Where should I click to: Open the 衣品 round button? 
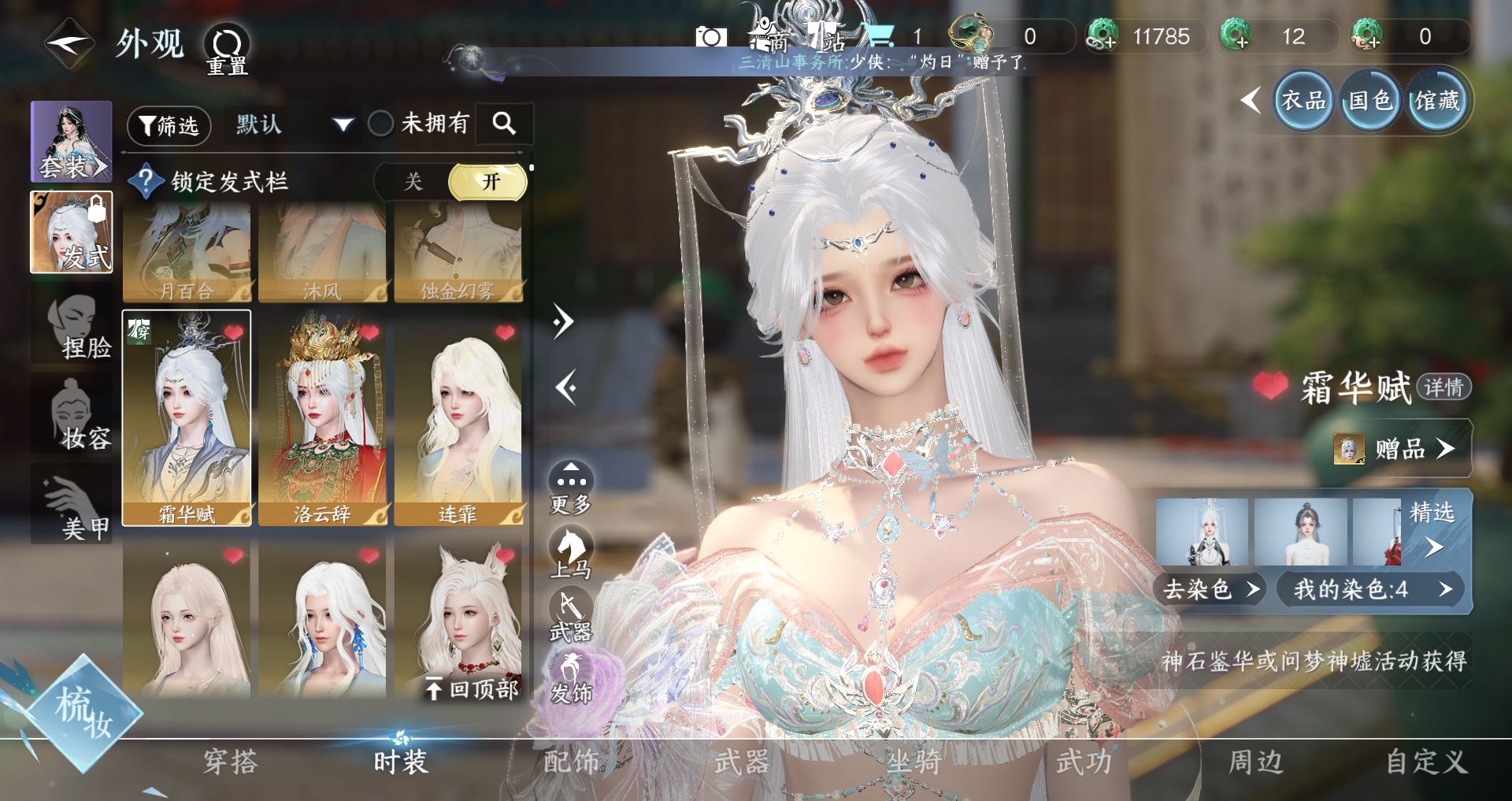tap(1303, 101)
